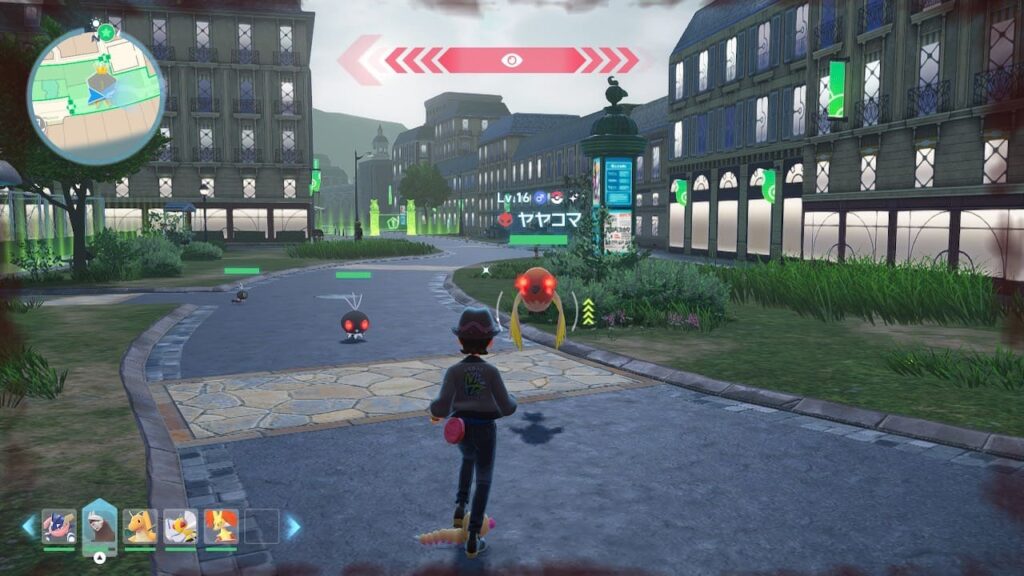Select the yellow and white Pokémon slot
This screenshot has width=1024, height=576.
180,526
